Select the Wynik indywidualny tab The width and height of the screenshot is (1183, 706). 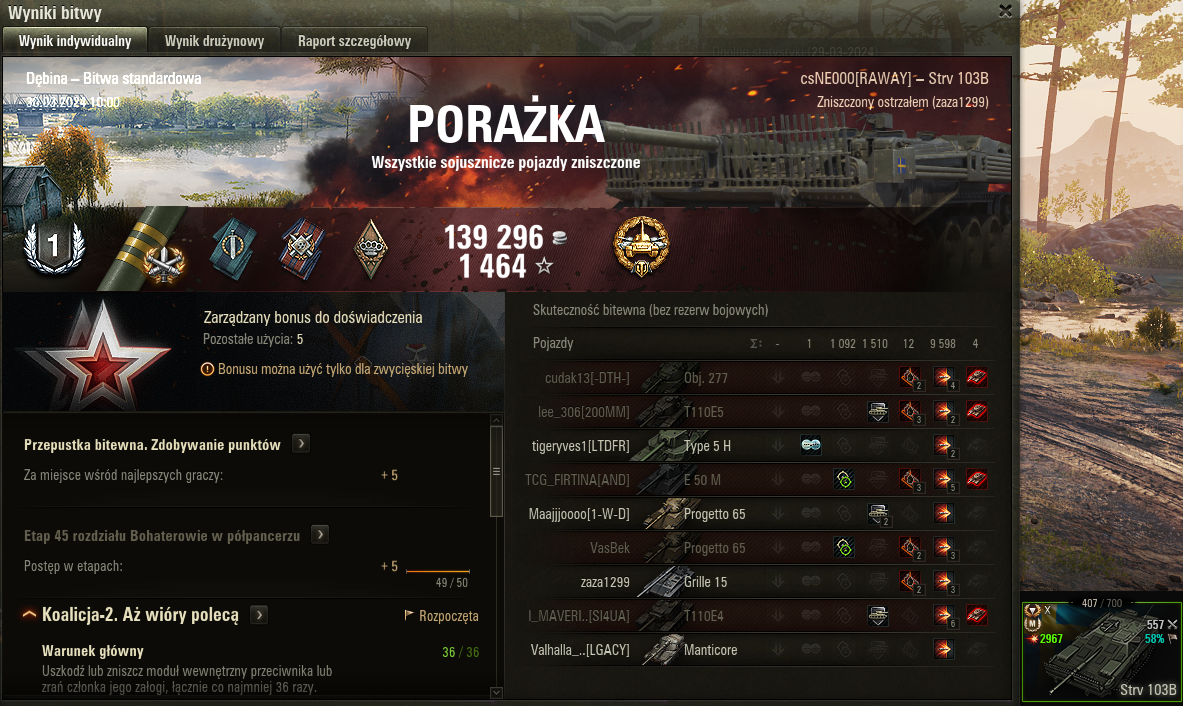[75, 41]
